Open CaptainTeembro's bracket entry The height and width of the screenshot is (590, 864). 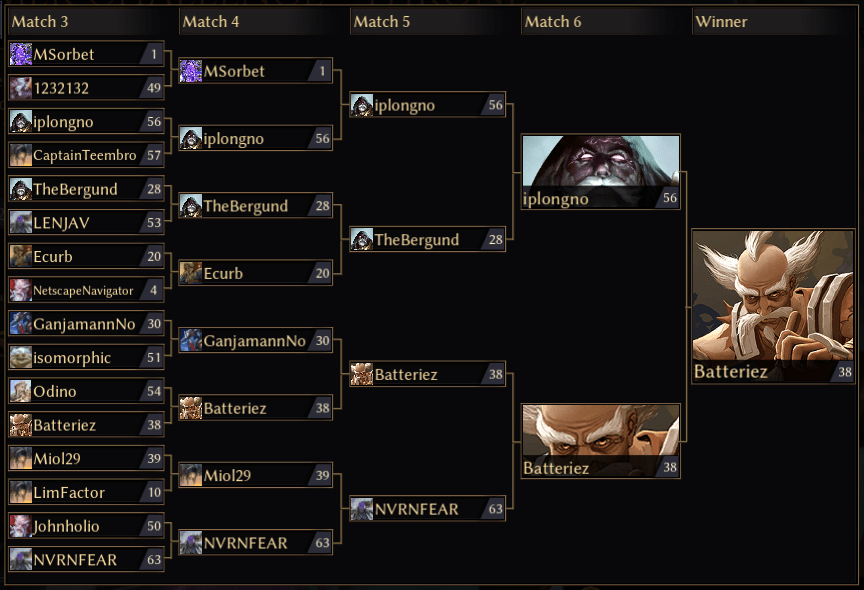click(x=85, y=155)
